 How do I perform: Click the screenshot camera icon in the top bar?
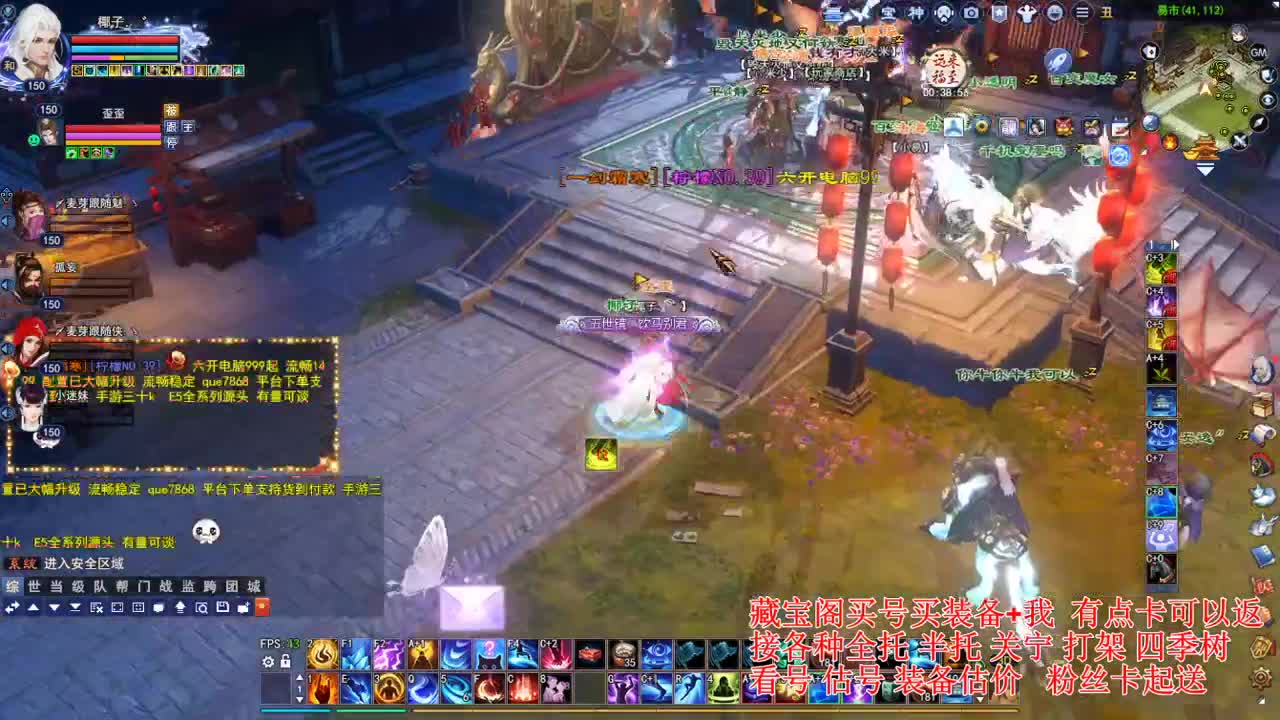(x=971, y=13)
